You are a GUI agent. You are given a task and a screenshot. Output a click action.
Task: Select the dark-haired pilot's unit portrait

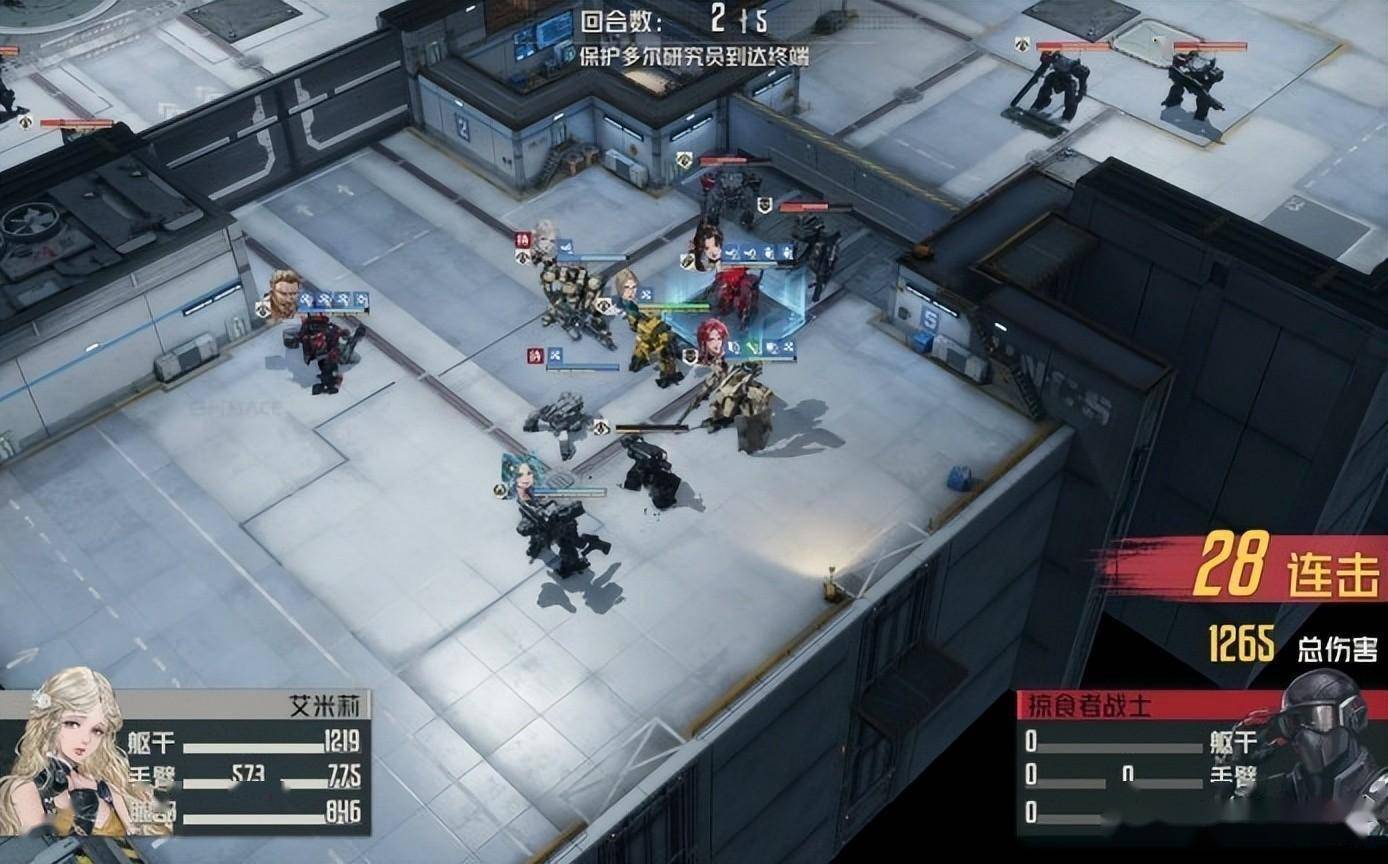(708, 244)
